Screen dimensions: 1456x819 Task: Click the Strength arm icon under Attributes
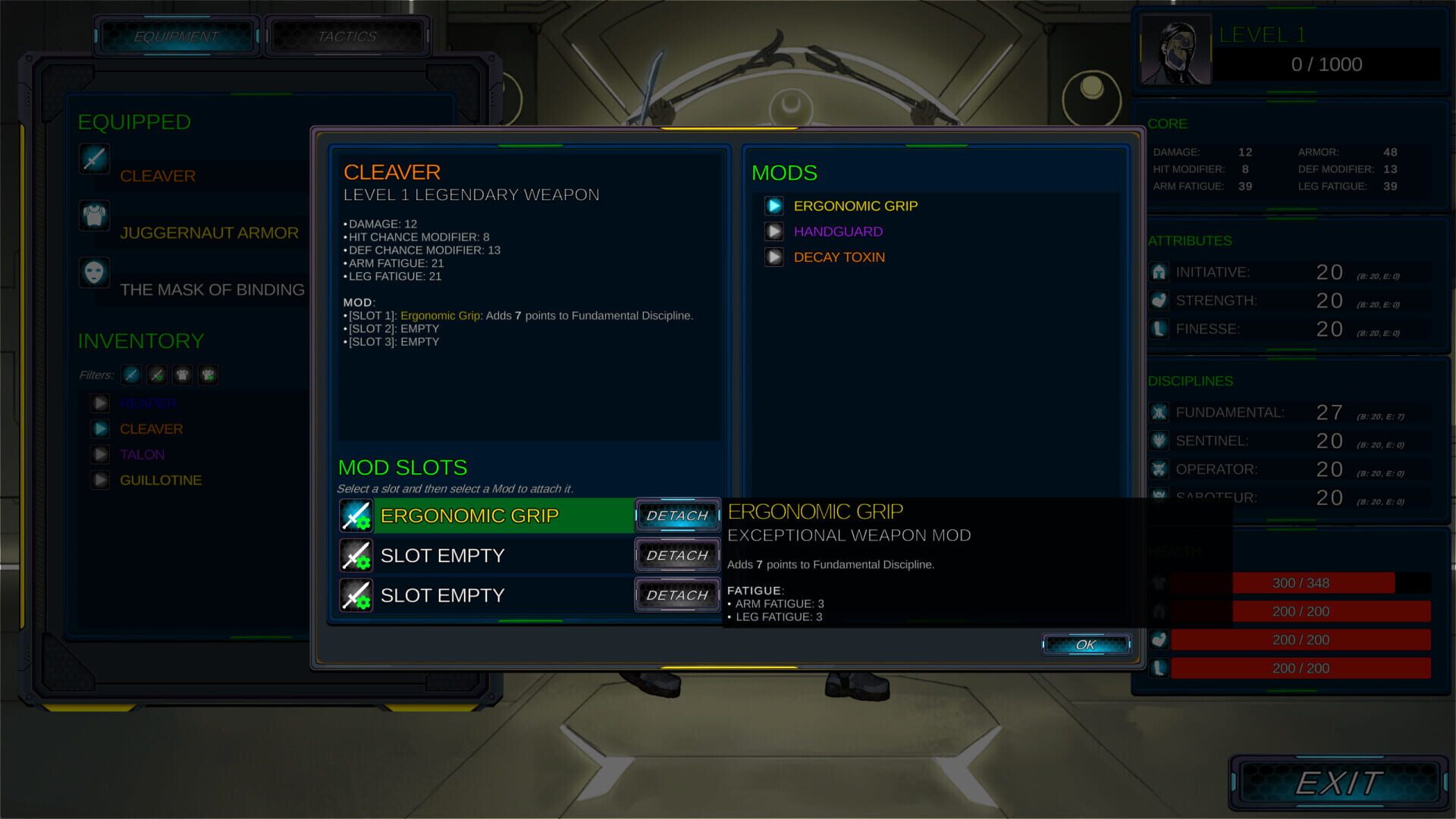point(1159,300)
